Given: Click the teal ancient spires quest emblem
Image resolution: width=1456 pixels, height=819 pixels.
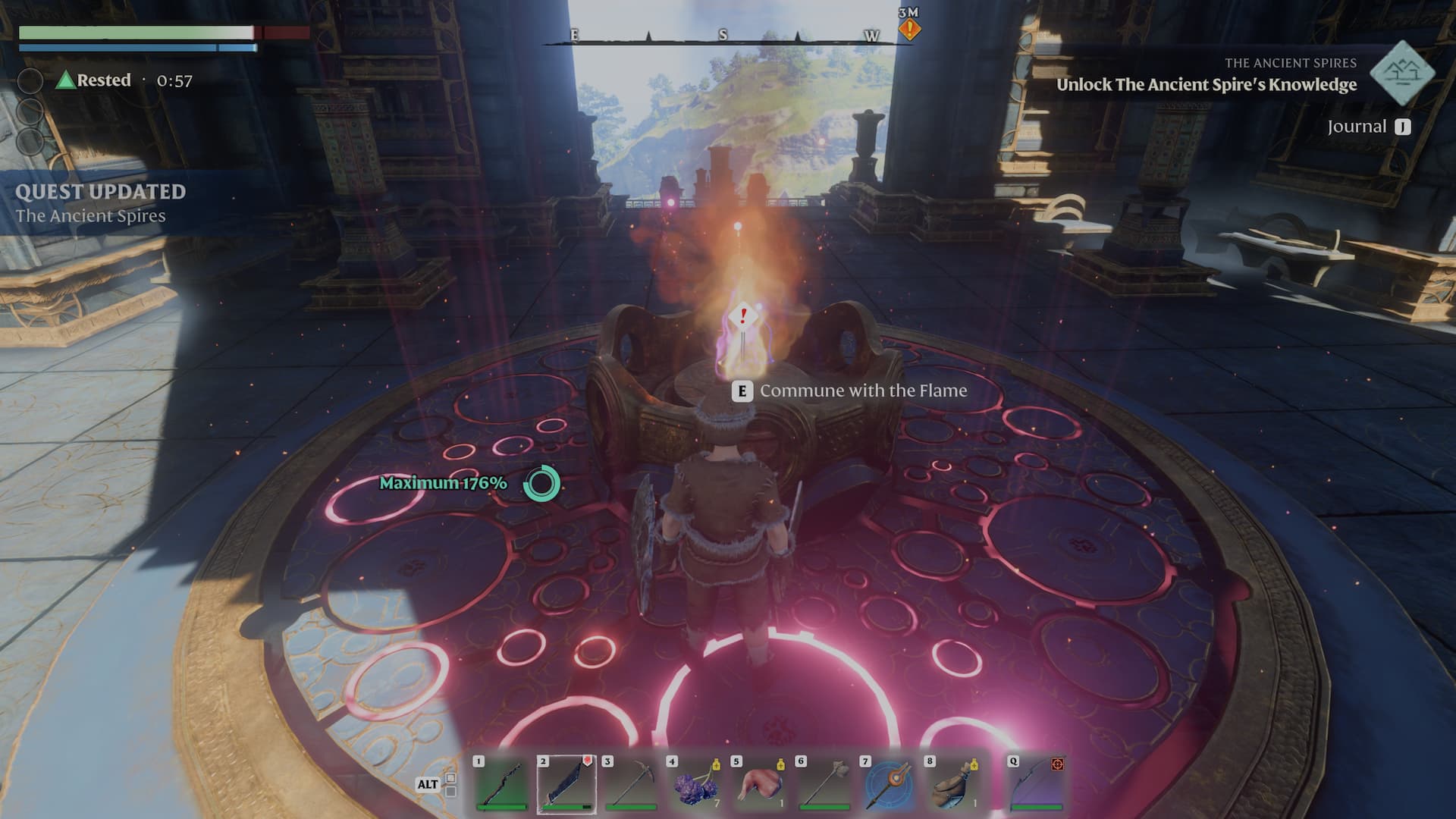Looking at the screenshot, I should click(1402, 74).
